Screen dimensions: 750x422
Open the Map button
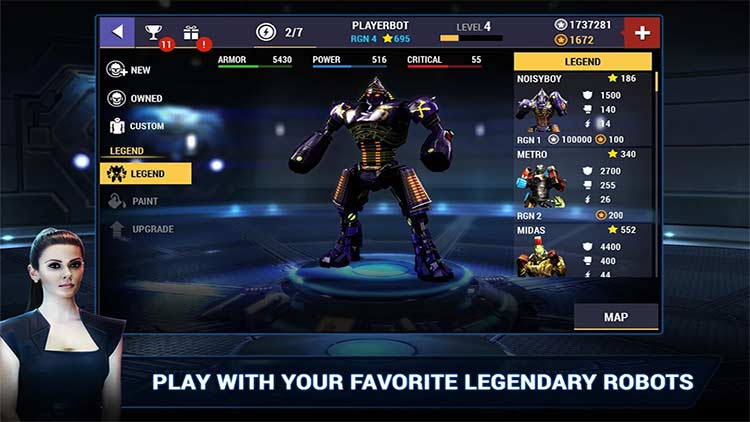coord(616,317)
